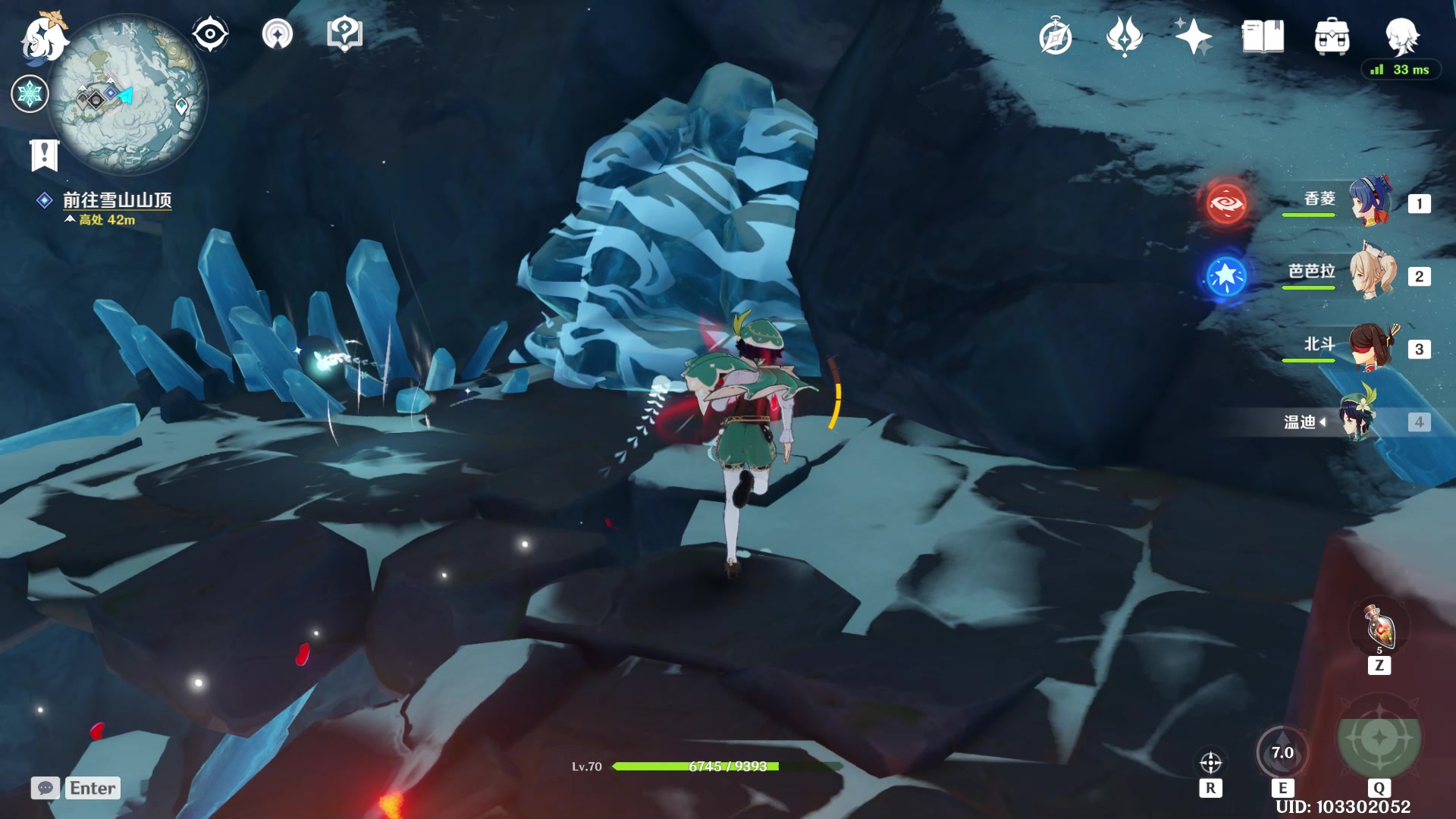Switch to party member 香菱
The image size is (1456, 819).
click(1370, 202)
